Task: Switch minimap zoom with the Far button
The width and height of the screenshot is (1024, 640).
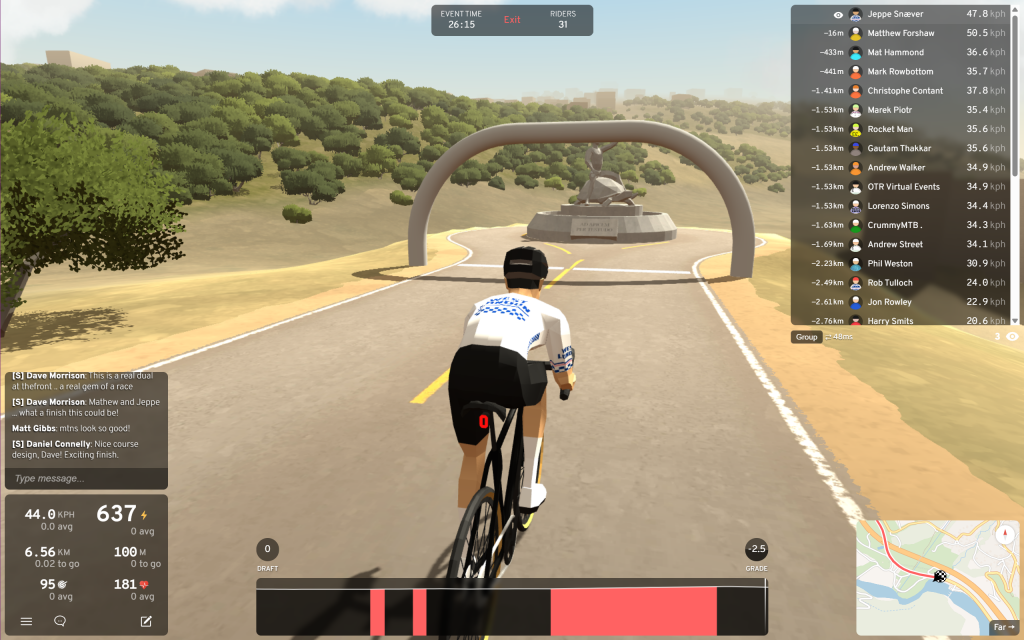Action: pos(1003,628)
